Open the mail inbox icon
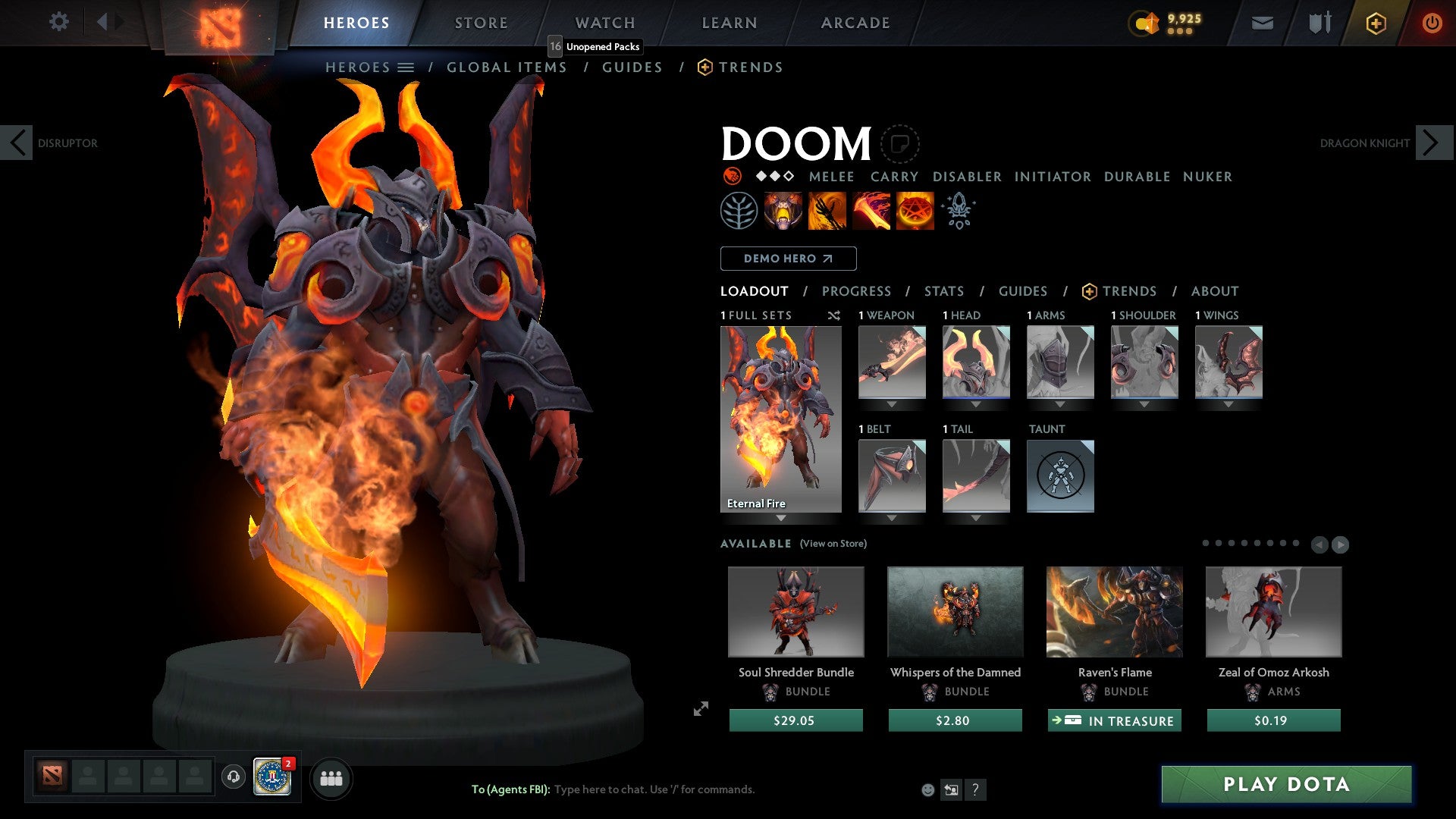Viewport: 1456px width, 819px height. point(1261,23)
